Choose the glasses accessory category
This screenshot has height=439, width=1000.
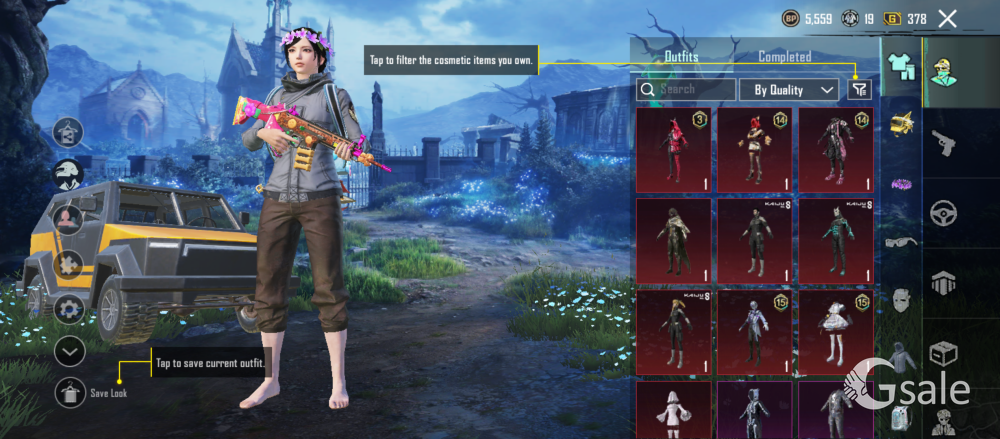901,241
